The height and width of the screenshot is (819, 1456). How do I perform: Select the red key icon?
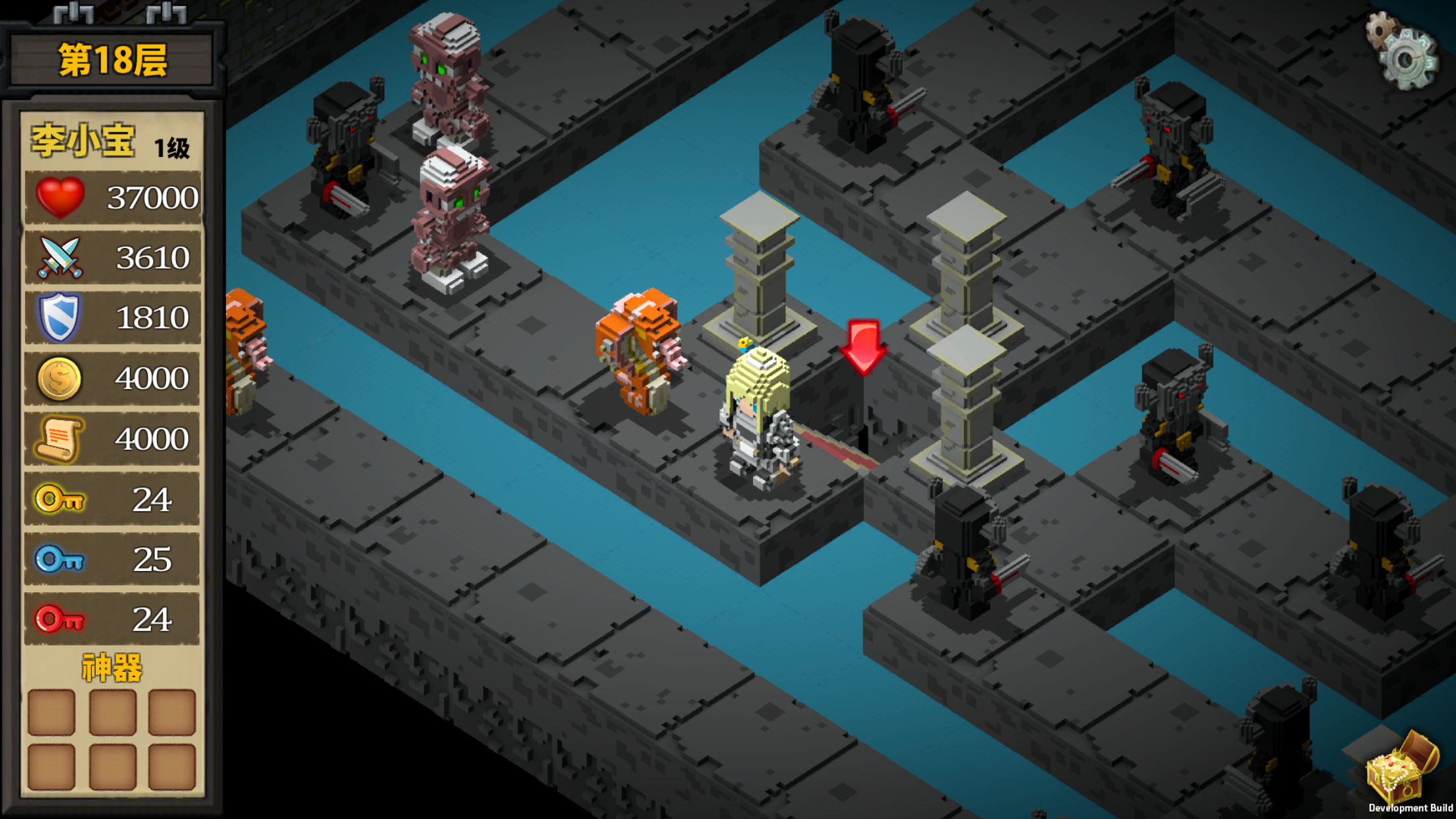tap(59, 619)
